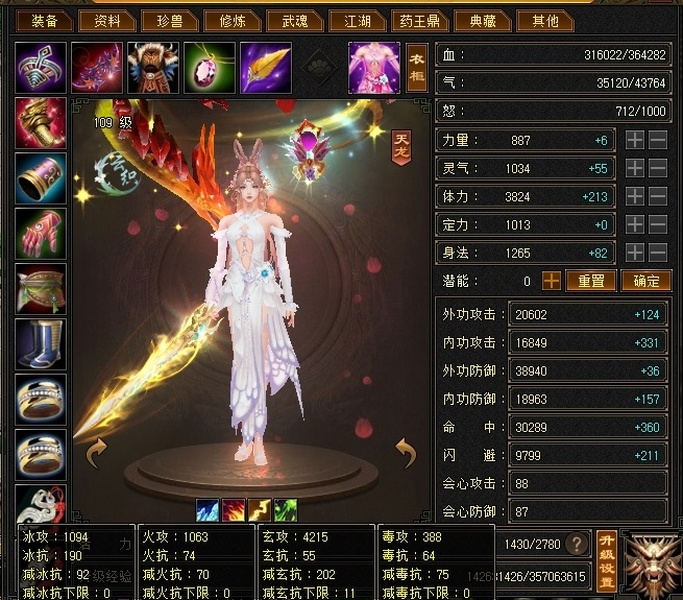683x600 pixels.
Task: Select the blue boots equipment slot
Action: pos(42,343)
